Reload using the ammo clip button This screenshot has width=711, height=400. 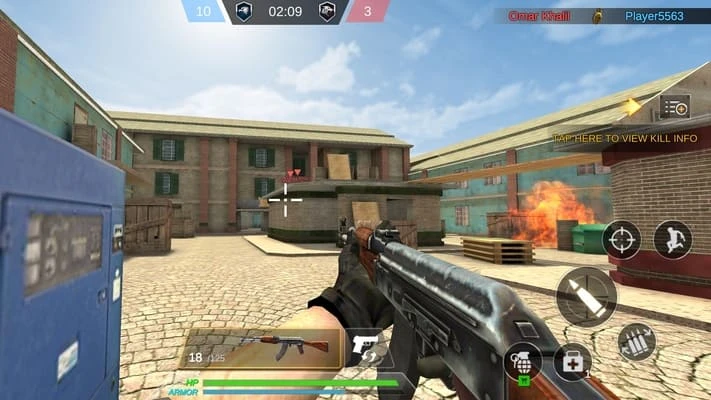point(636,342)
